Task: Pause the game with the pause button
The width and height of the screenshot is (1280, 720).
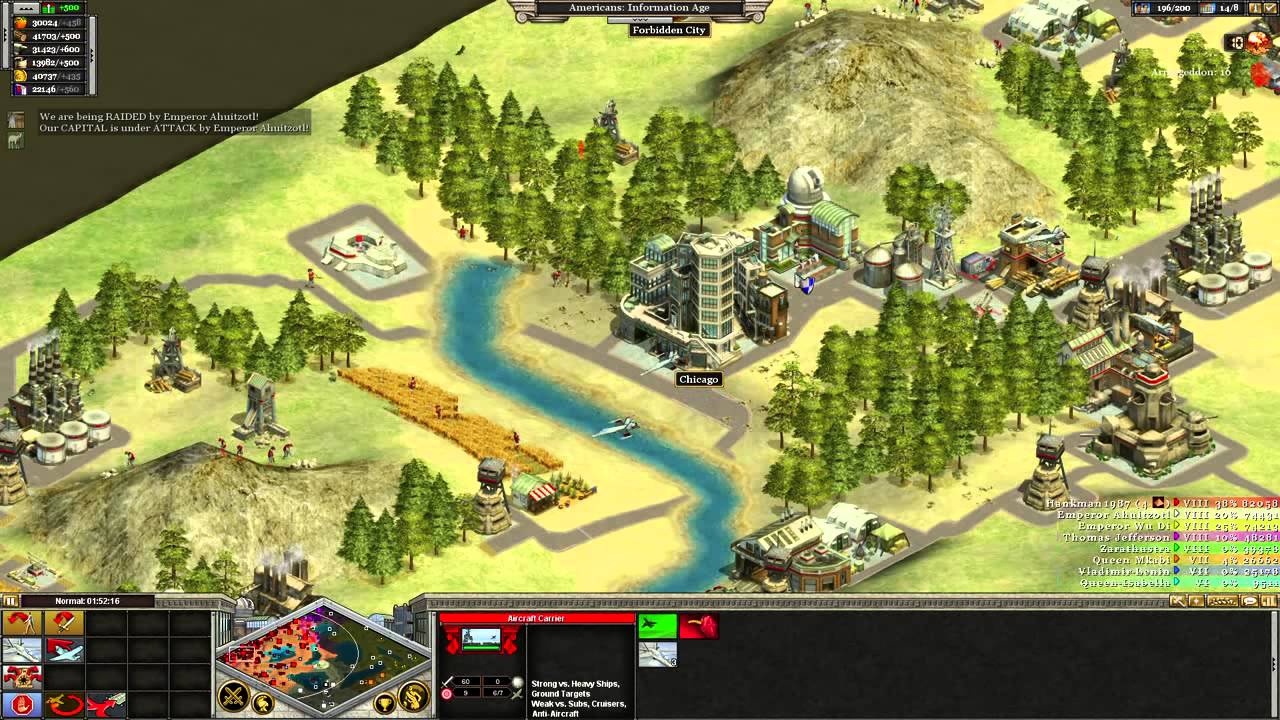Action: 11,601
